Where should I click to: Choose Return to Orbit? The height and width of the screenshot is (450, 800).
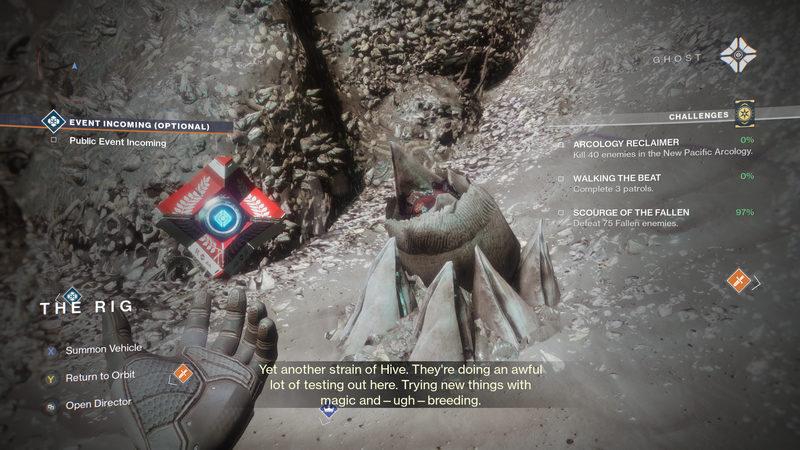pos(99,376)
